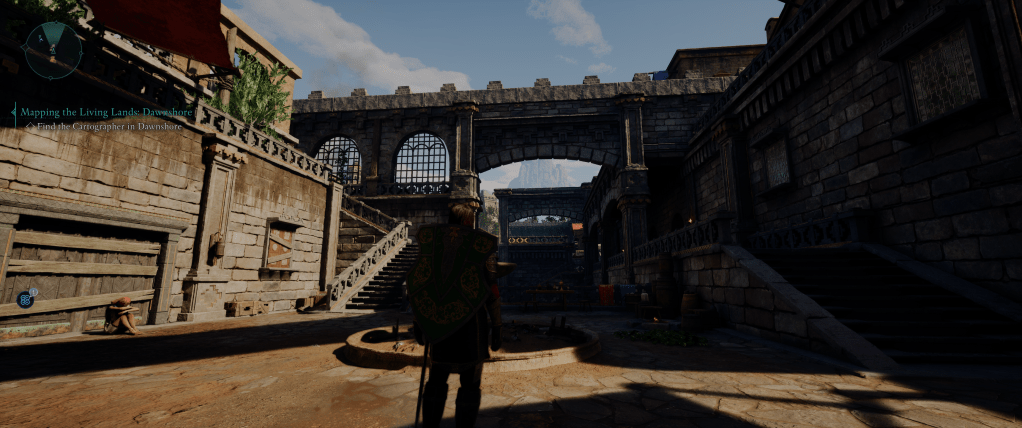Click the blue knot-pattern notification icon

(25, 298)
